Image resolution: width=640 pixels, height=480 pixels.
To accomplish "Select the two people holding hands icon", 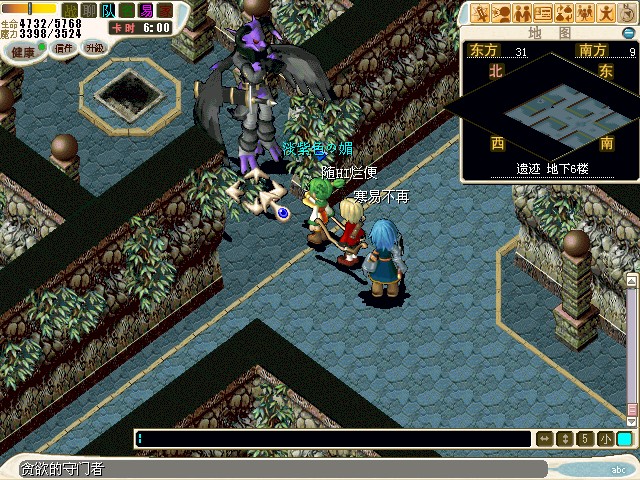I will click(521, 13).
